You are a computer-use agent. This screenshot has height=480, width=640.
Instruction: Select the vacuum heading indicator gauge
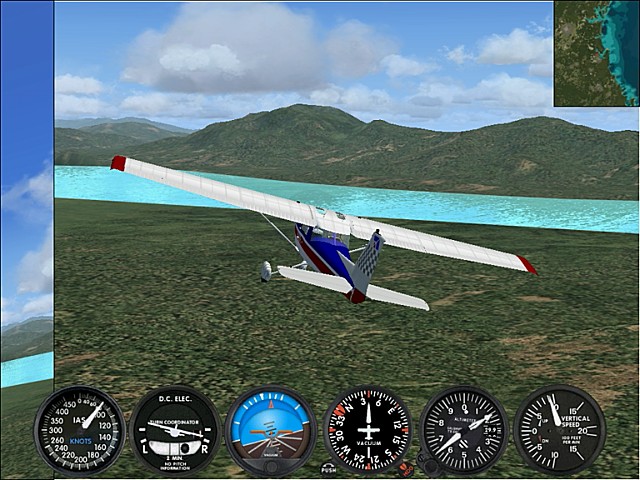368,429
